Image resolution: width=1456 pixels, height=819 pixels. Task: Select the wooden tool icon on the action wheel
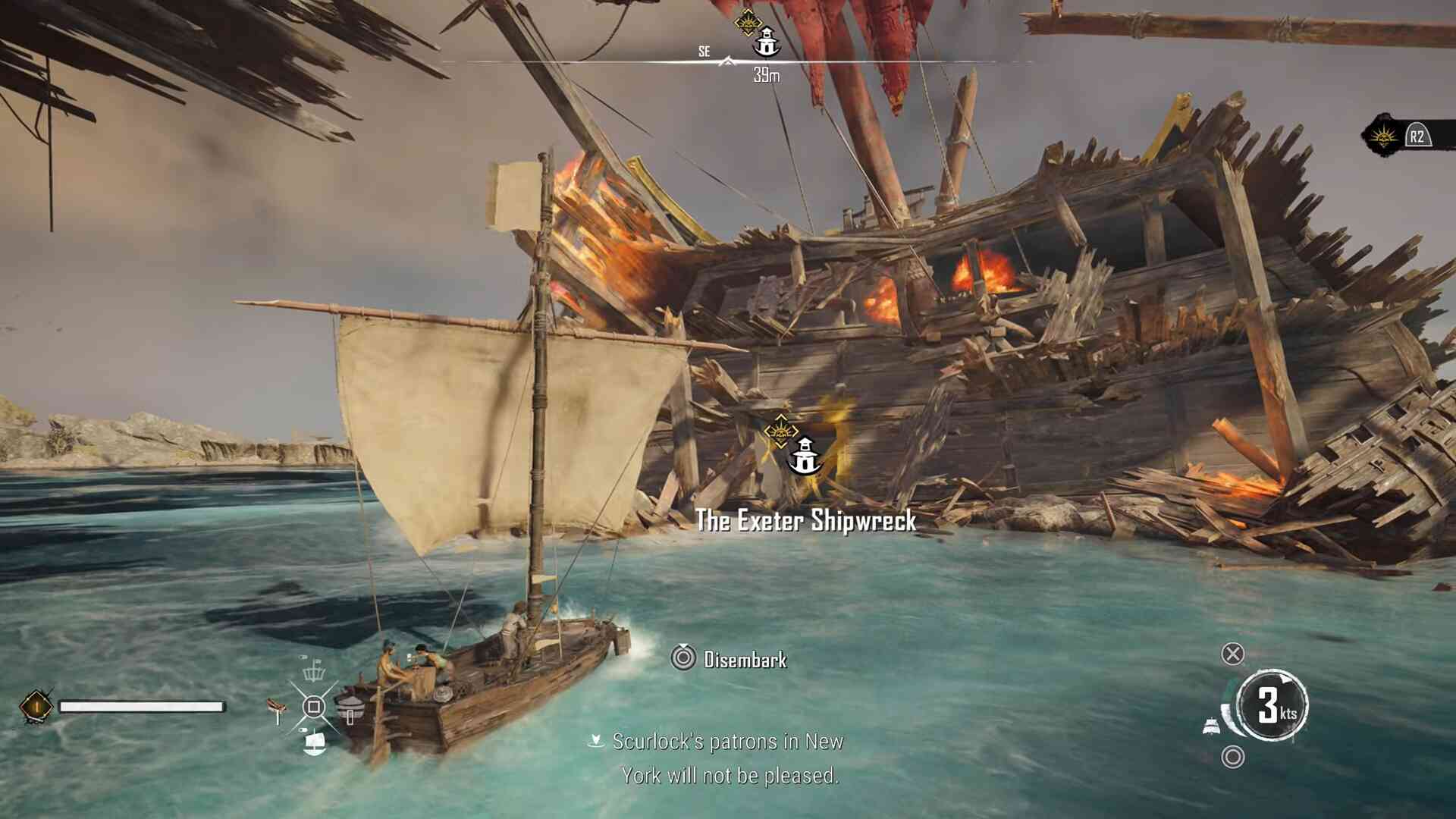[x=278, y=708]
